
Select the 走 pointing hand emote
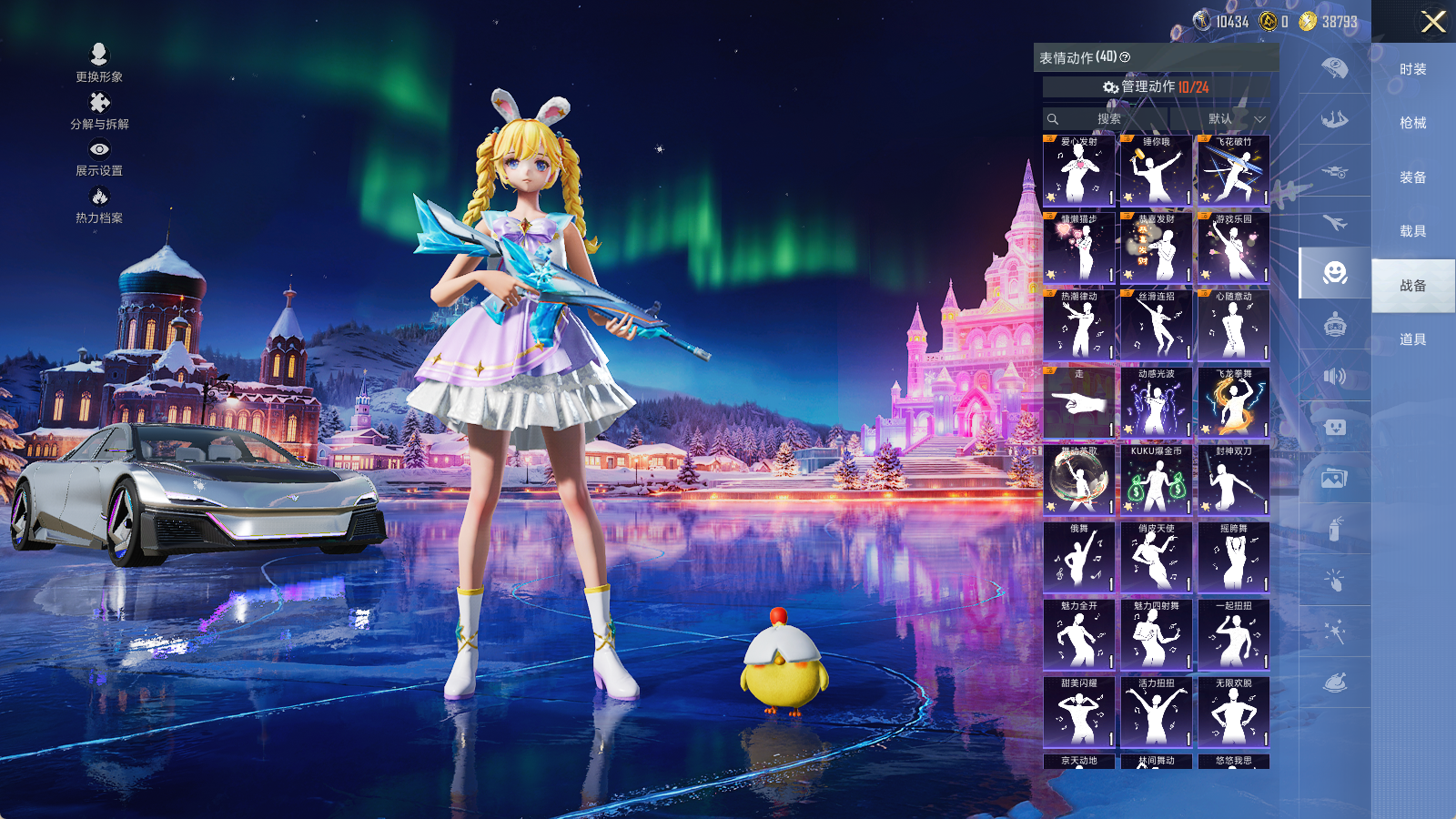(1078, 402)
